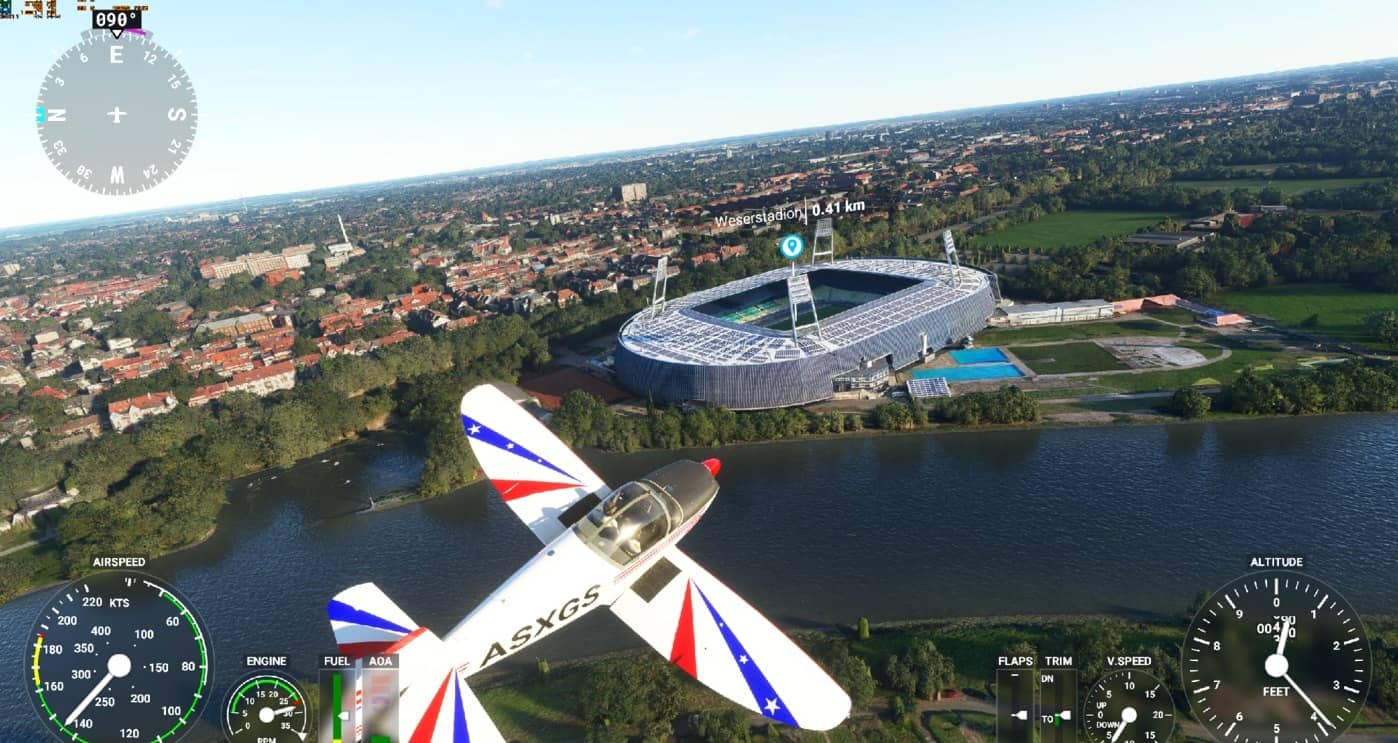Click the Fuel quantity indicator
The width and height of the screenshot is (1398, 743).
coord(337,700)
